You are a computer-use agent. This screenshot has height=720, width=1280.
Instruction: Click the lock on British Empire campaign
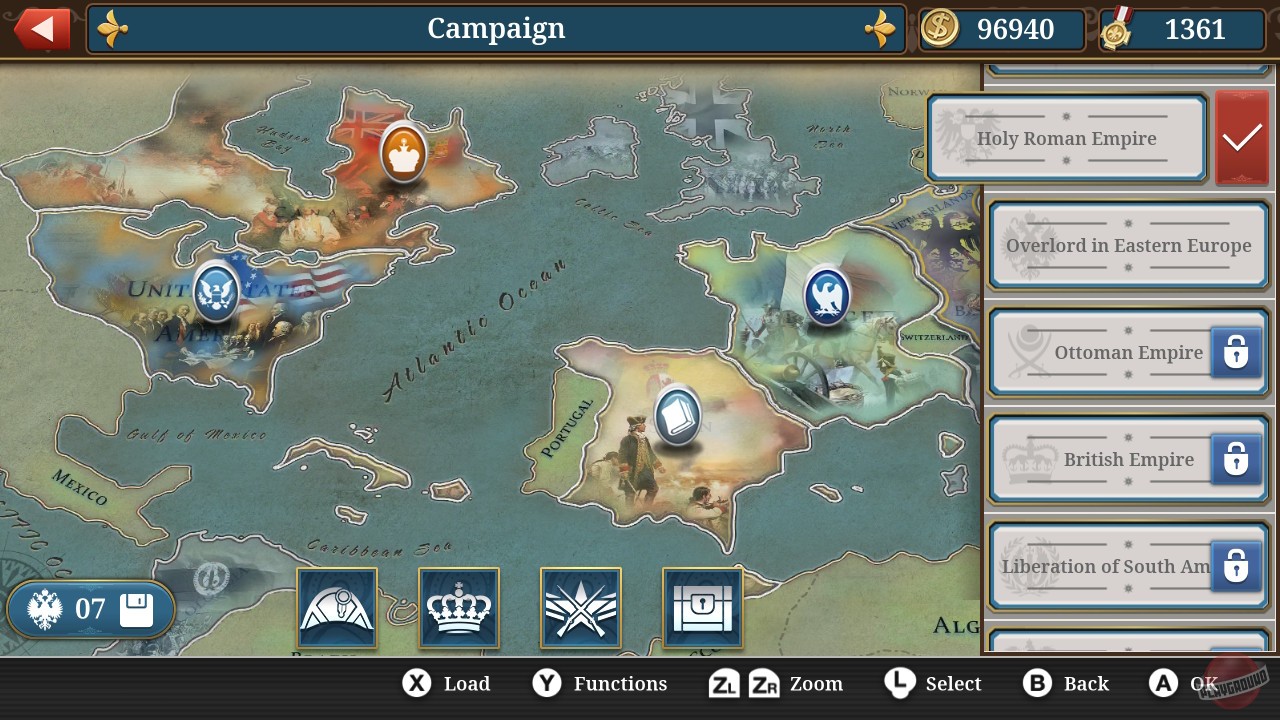(1237, 460)
